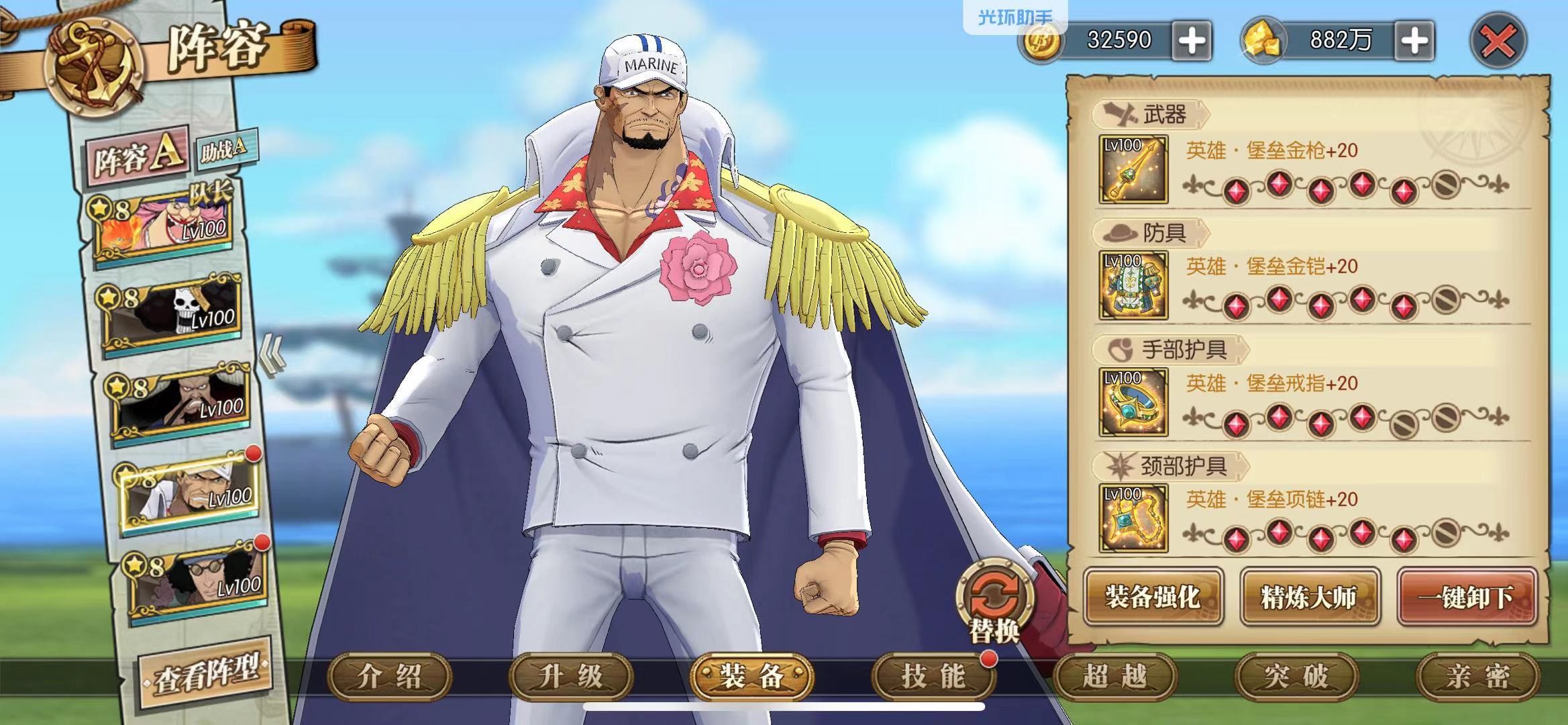1568x725 pixels.
Task: Open 精炼大师 refining master
Action: pos(1309,597)
